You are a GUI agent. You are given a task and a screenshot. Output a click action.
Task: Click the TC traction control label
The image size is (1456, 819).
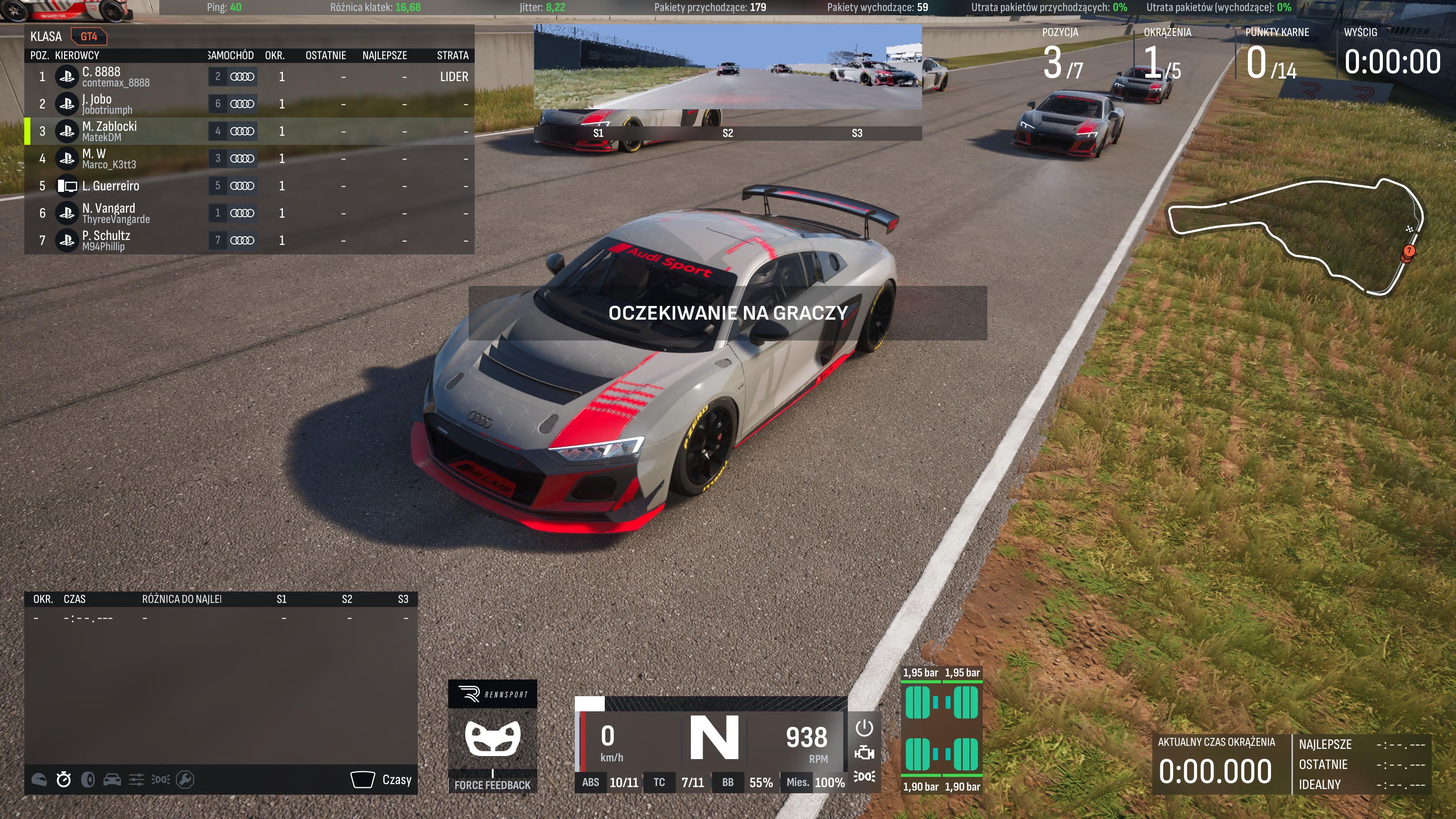pos(659,783)
